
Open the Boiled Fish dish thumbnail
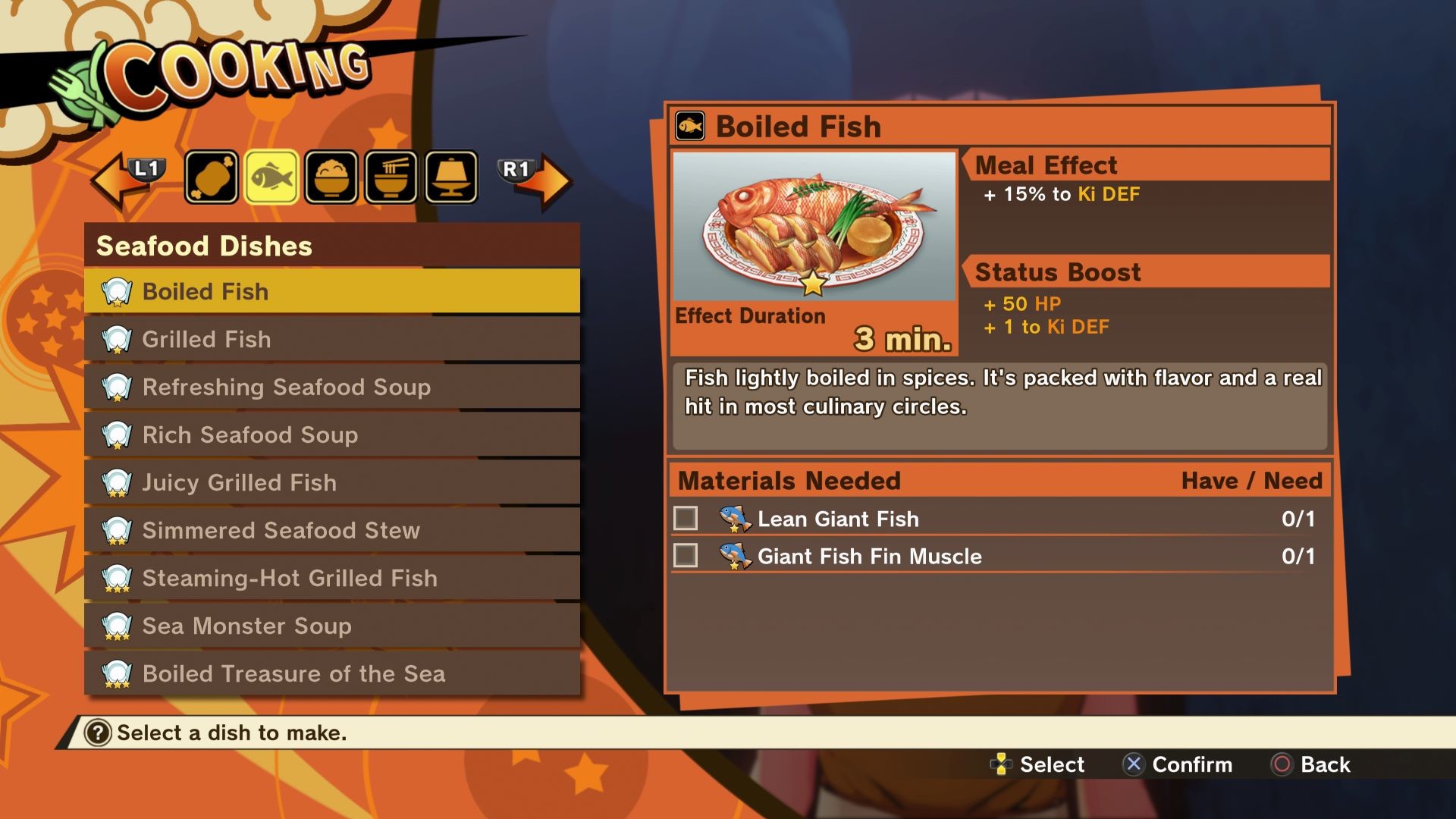[x=814, y=227]
